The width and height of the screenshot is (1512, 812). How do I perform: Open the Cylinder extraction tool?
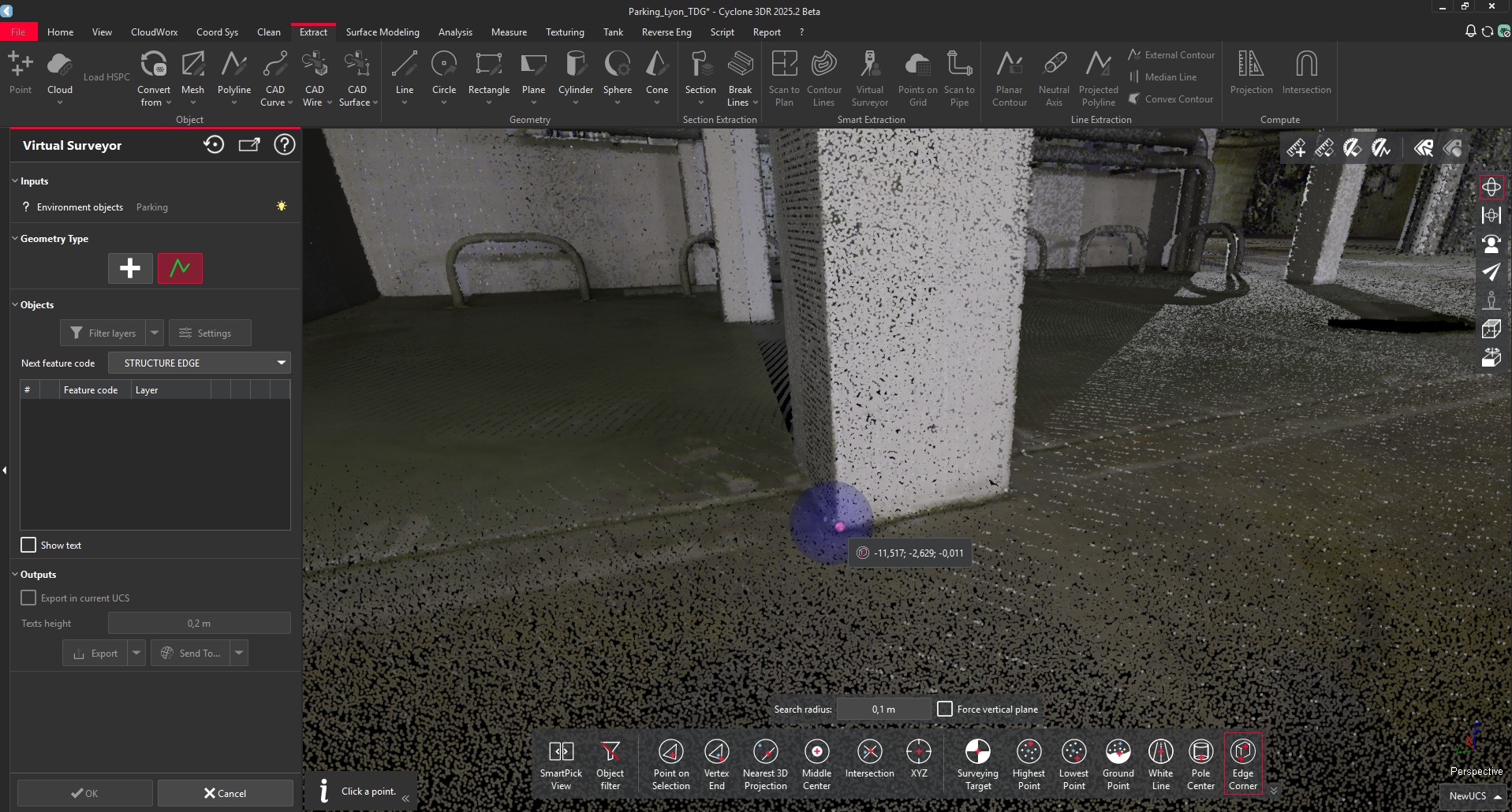click(575, 76)
